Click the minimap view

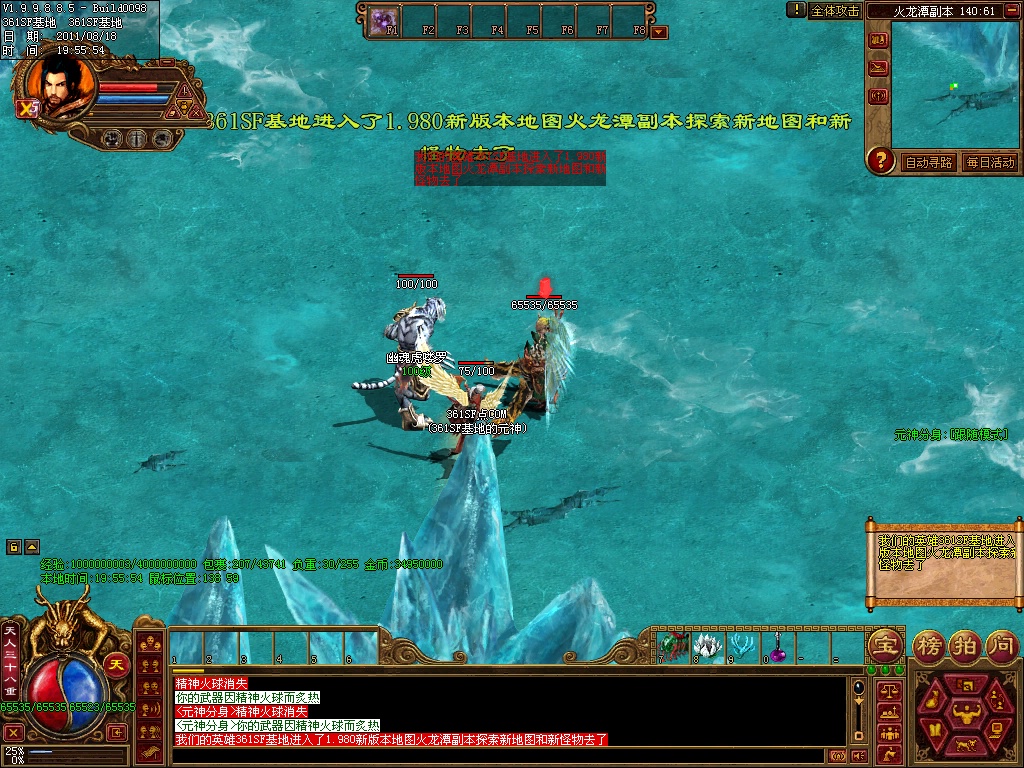955,85
